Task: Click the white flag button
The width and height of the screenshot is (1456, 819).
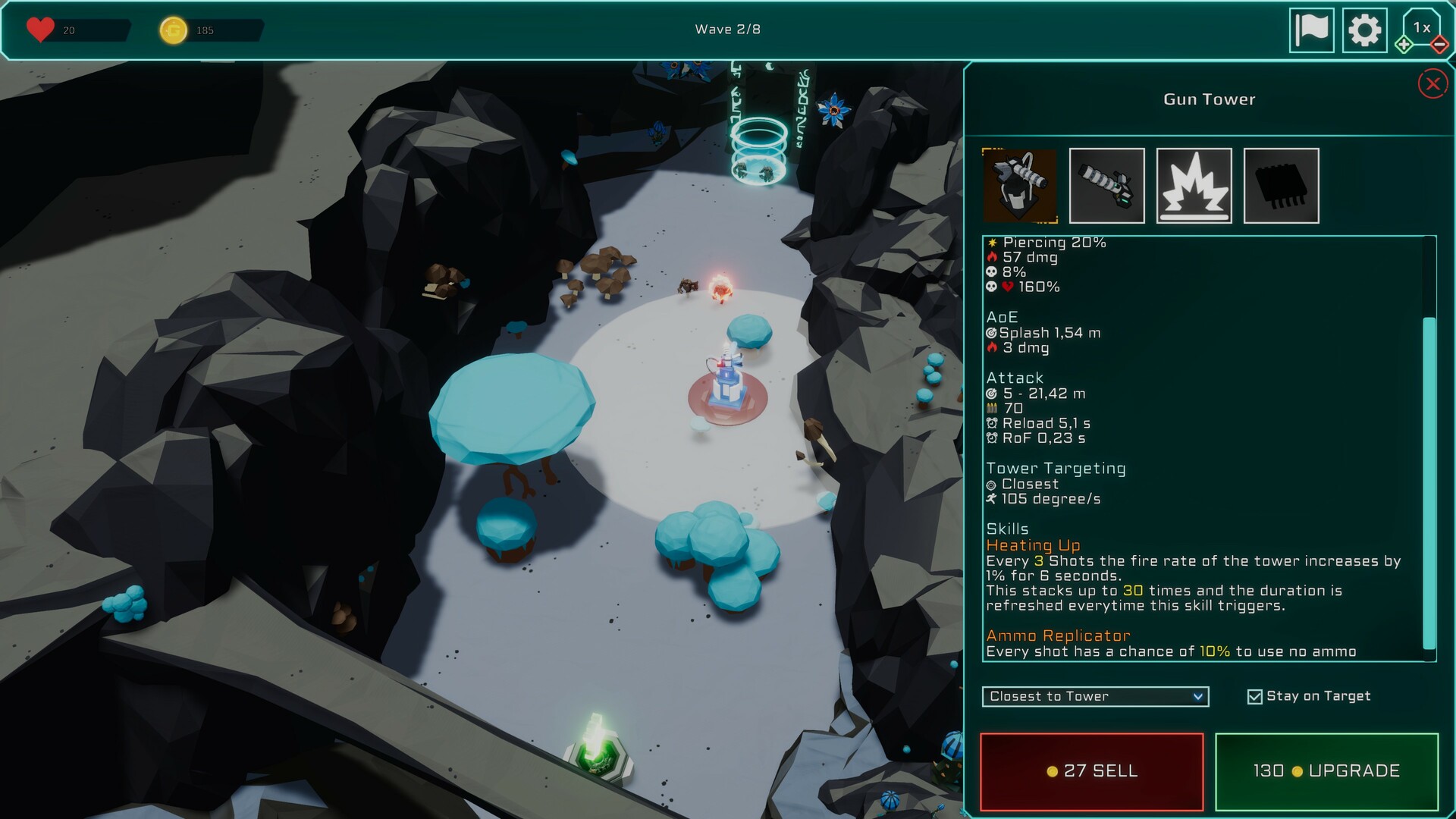Action: point(1311,30)
